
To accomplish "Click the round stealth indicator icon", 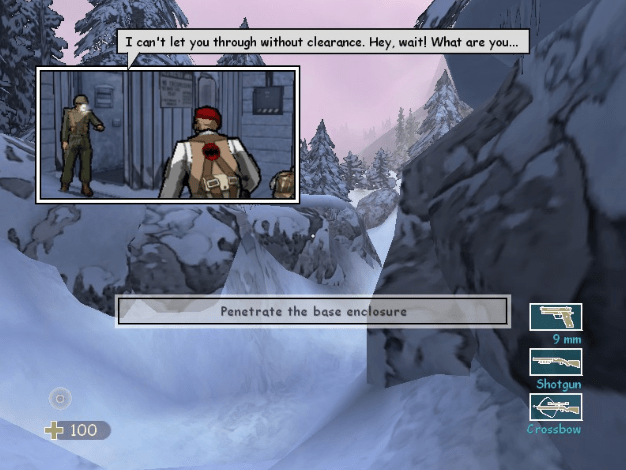I will [x=61, y=398].
